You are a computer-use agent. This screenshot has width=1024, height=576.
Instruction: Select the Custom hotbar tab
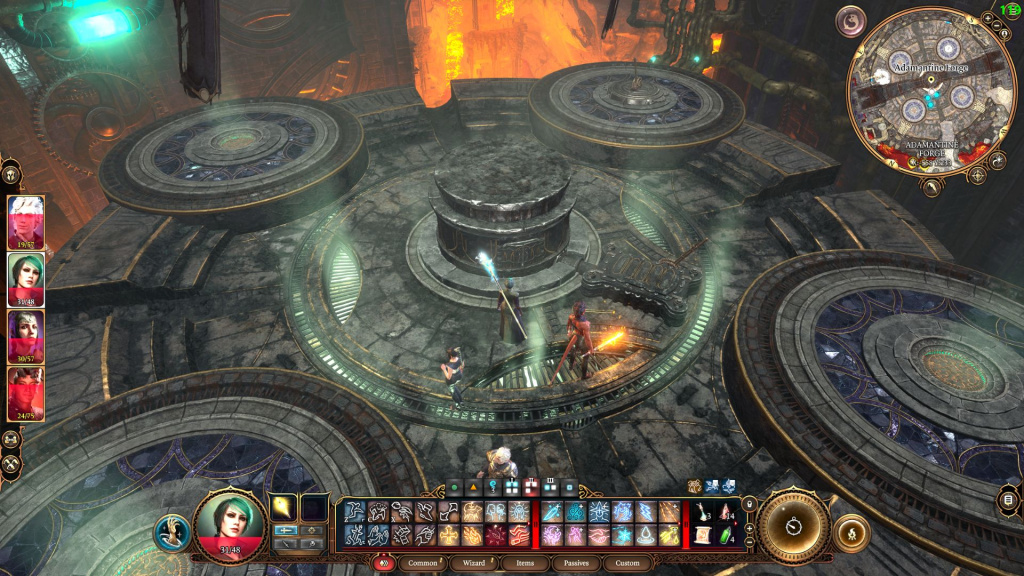[x=627, y=563]
